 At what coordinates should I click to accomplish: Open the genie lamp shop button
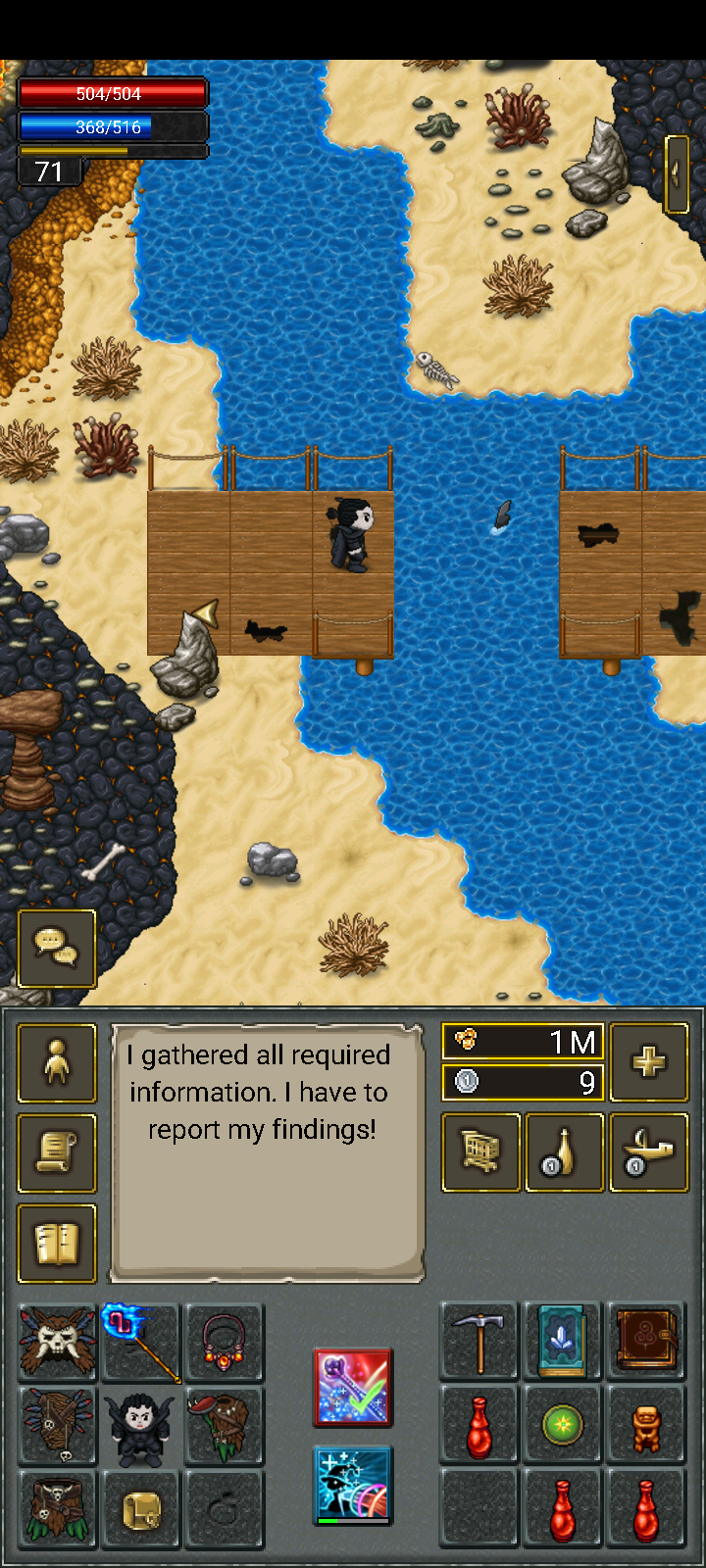click(648, 1152)
